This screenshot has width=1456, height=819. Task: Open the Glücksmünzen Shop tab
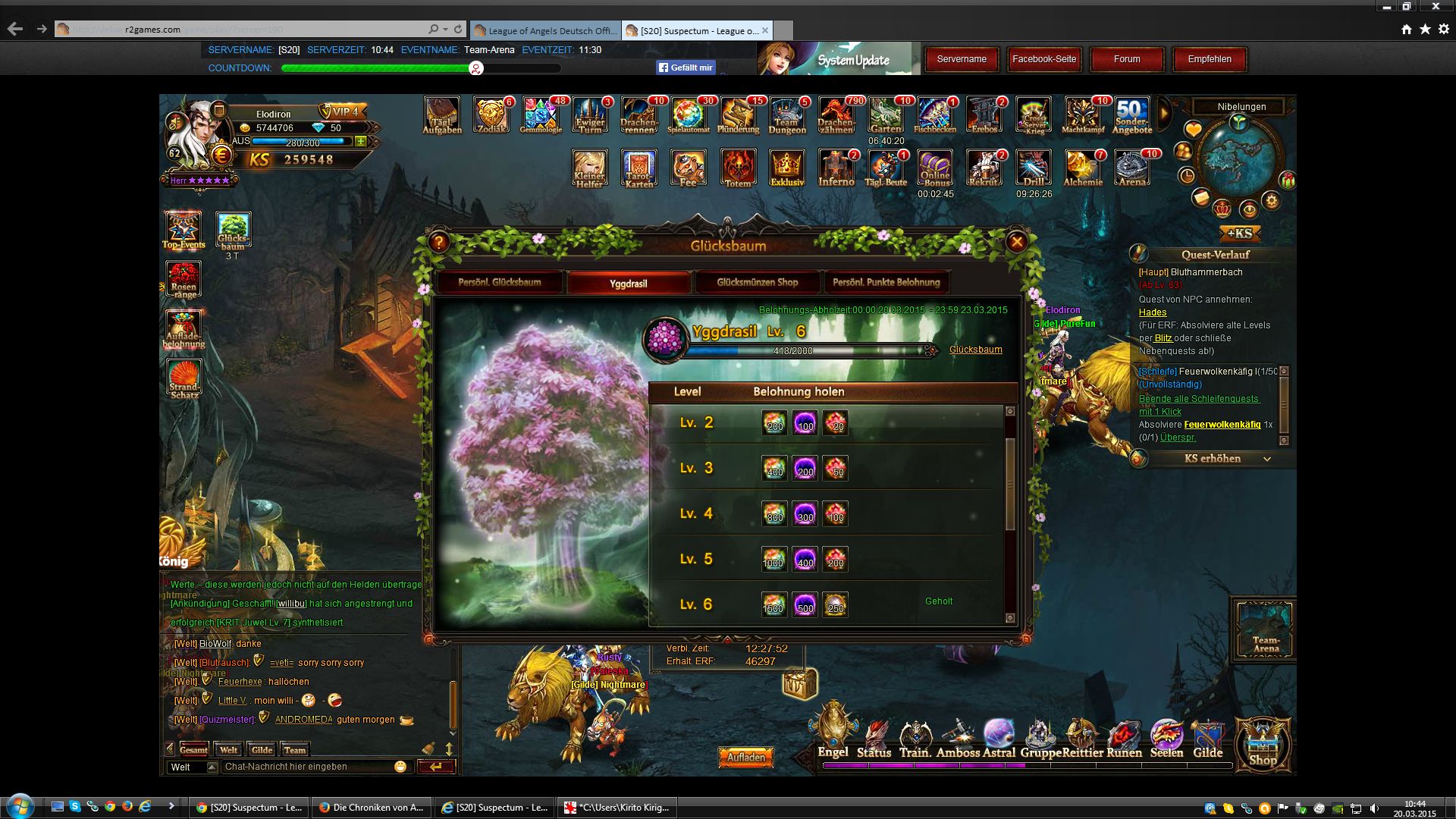[757, 283]
